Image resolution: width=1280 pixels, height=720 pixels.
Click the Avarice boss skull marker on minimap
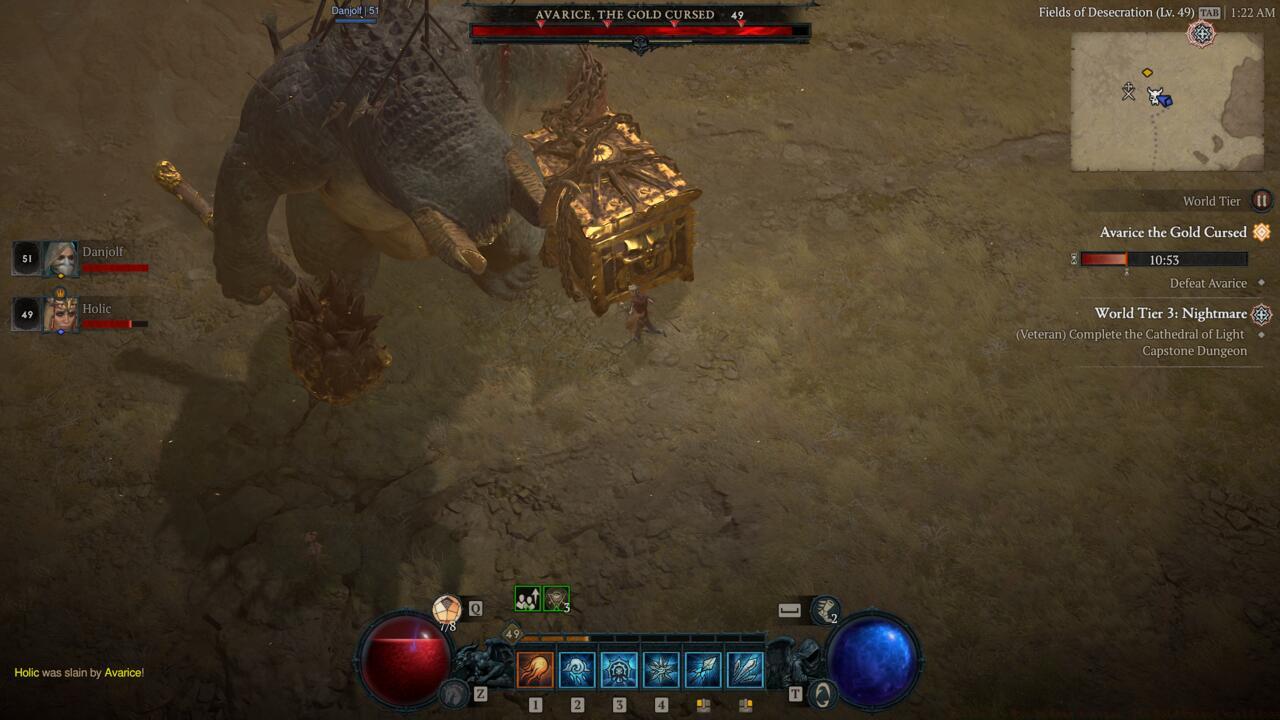[1128, 92]
